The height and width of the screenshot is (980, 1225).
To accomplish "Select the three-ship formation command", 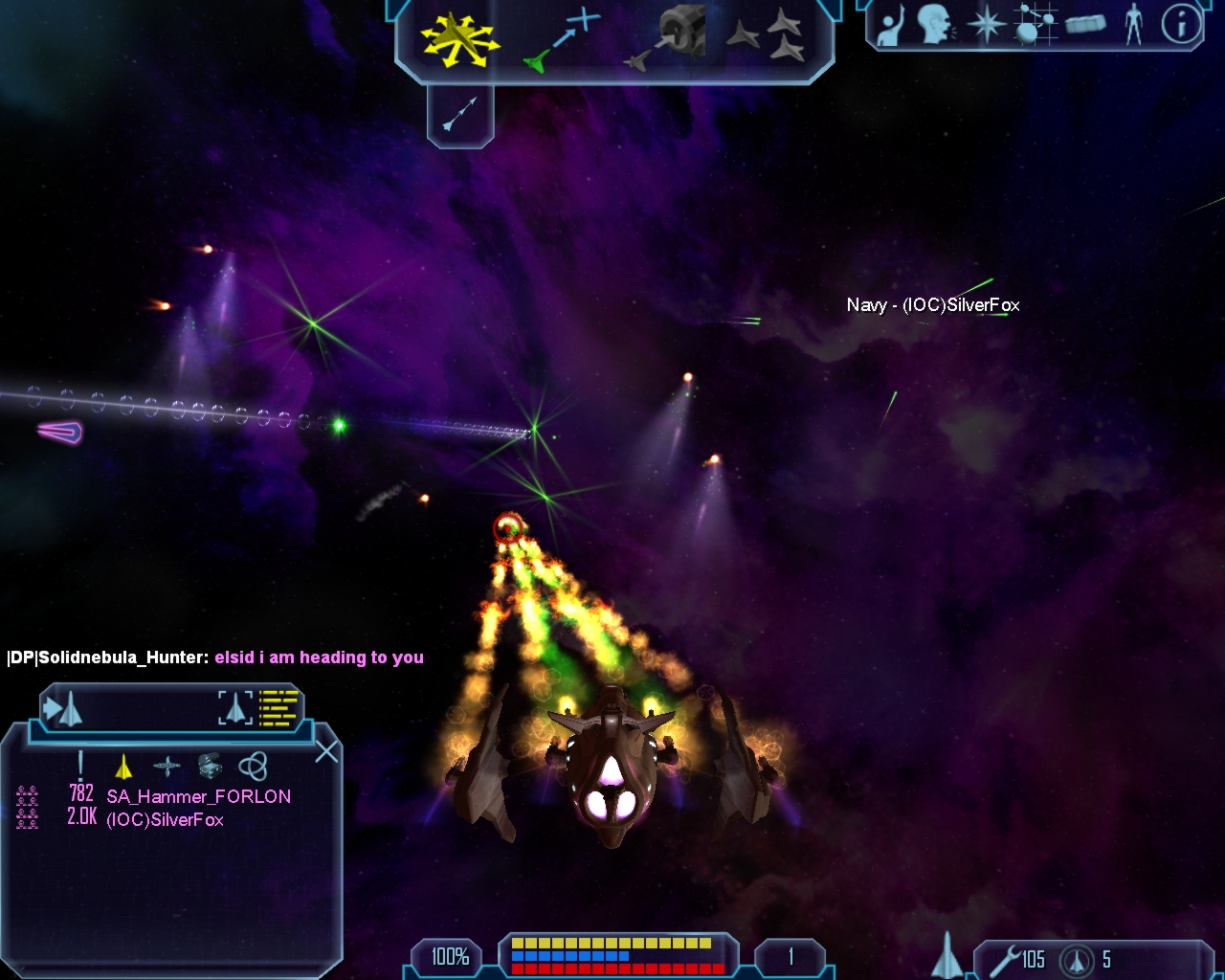I will [x=766, y=38].
